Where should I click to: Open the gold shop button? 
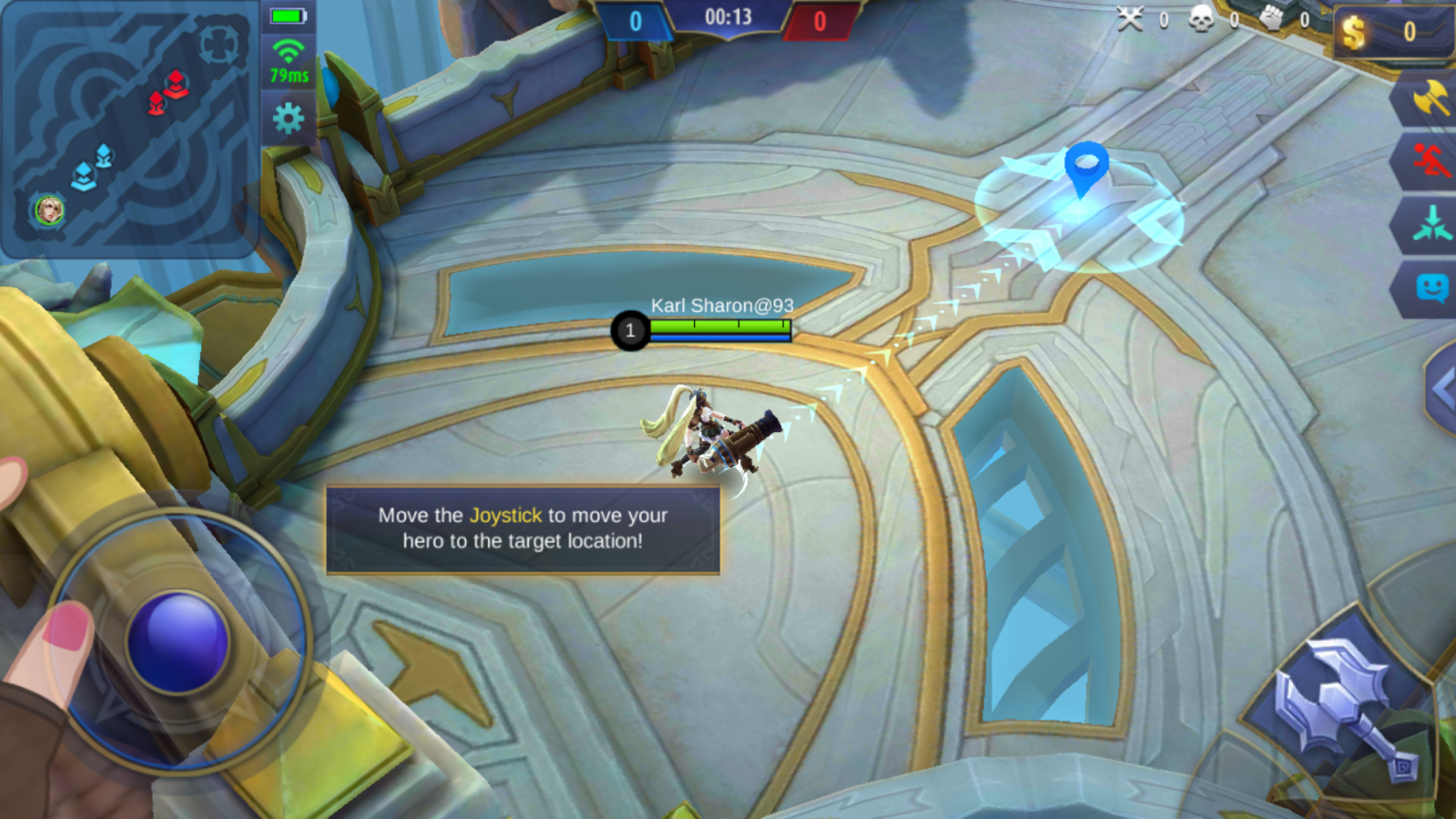pyautogui.click(x=1391, y=32)
